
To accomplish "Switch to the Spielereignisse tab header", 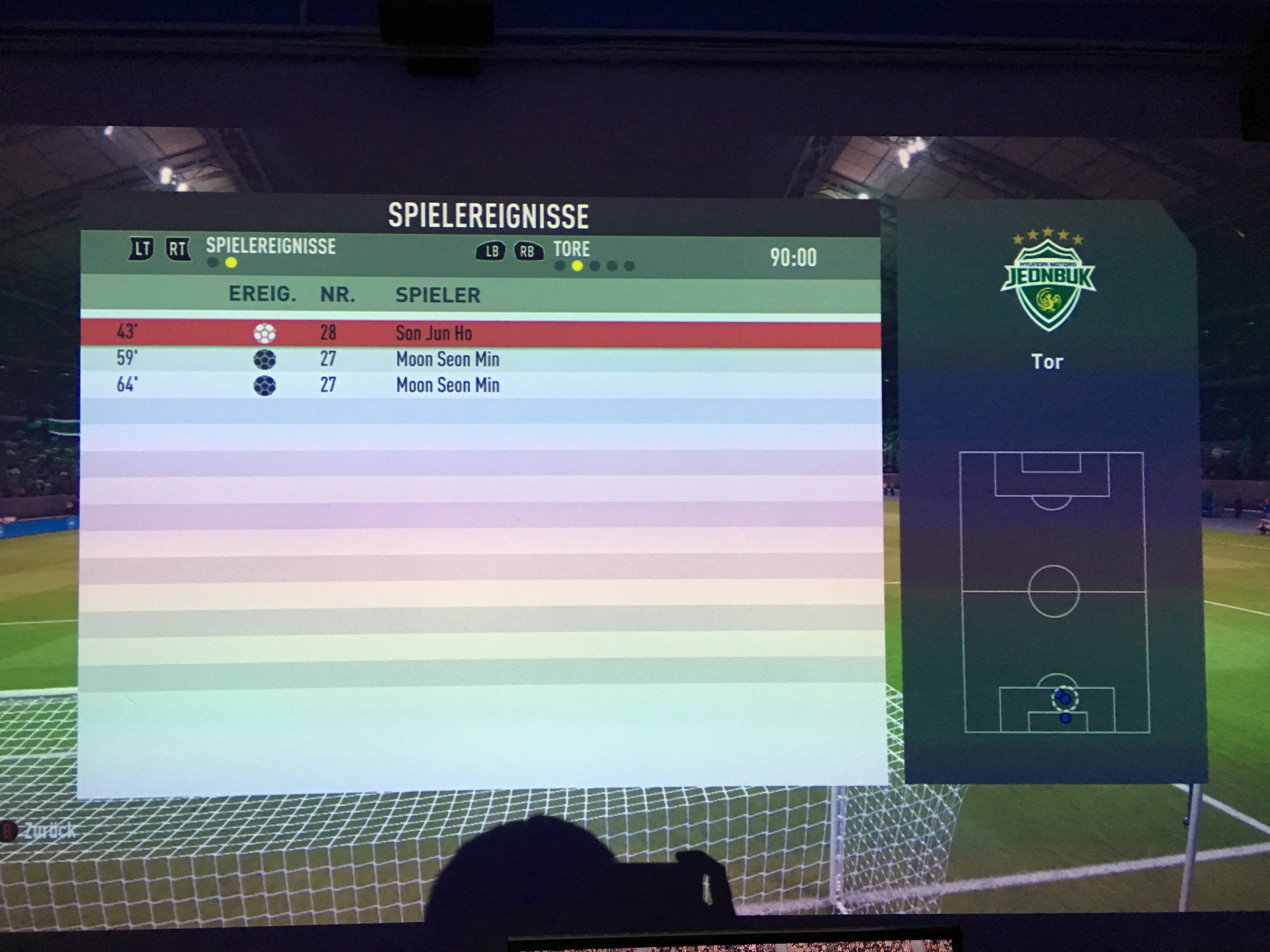I will (x=271, y=246).
